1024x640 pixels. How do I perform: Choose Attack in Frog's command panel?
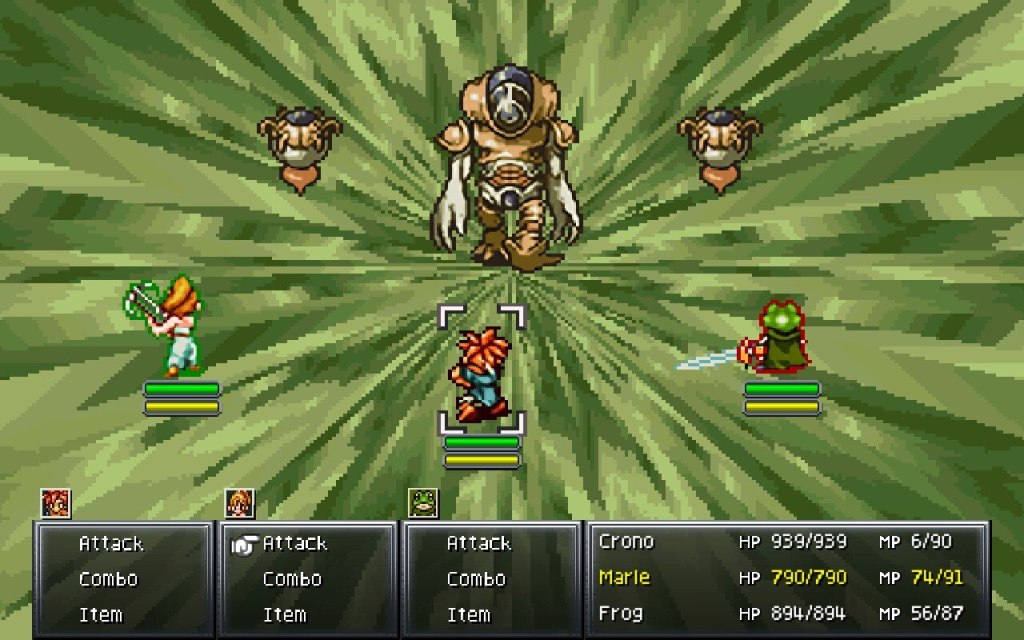479,544
